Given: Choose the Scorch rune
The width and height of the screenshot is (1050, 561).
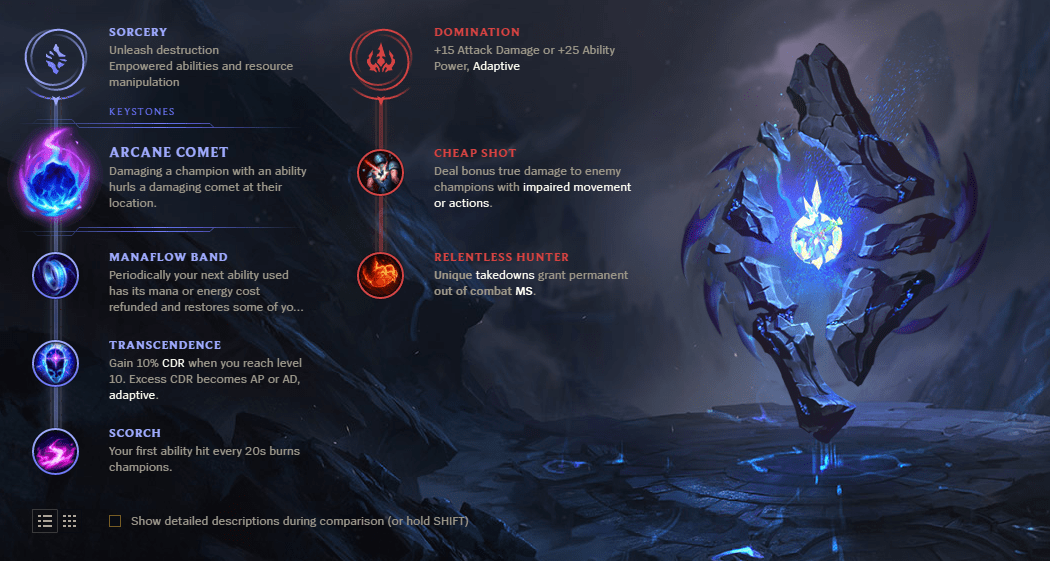Looking at the screenshot, I should (x=55, y=450).
